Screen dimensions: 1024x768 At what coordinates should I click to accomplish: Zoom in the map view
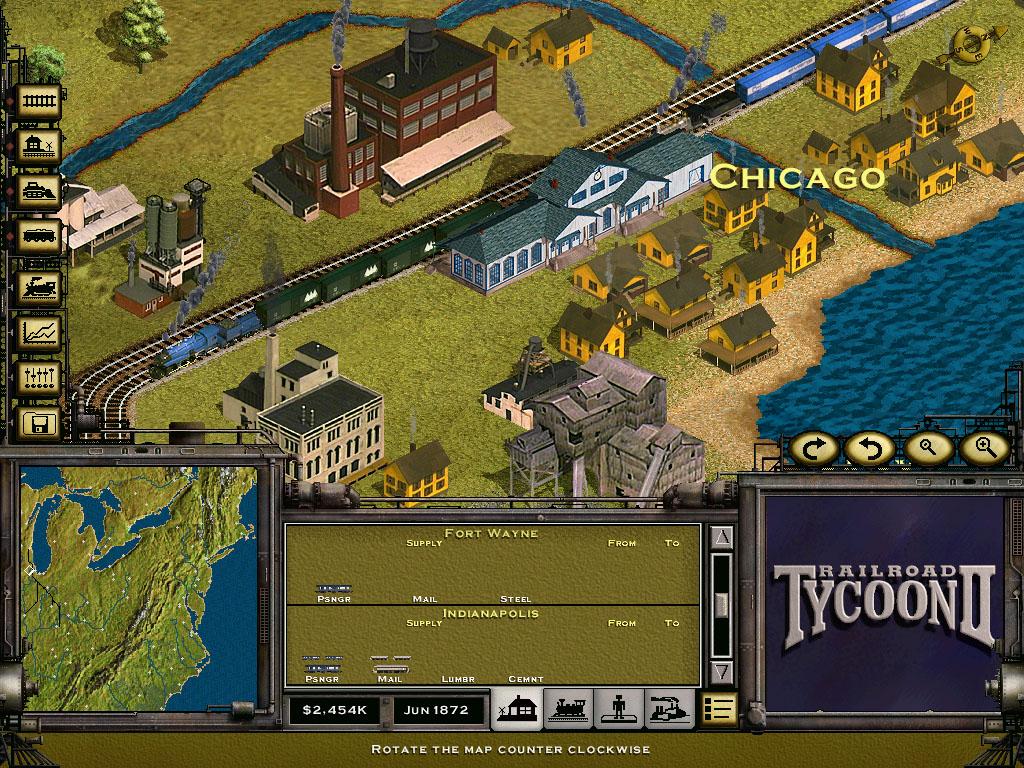click(983, 449)
